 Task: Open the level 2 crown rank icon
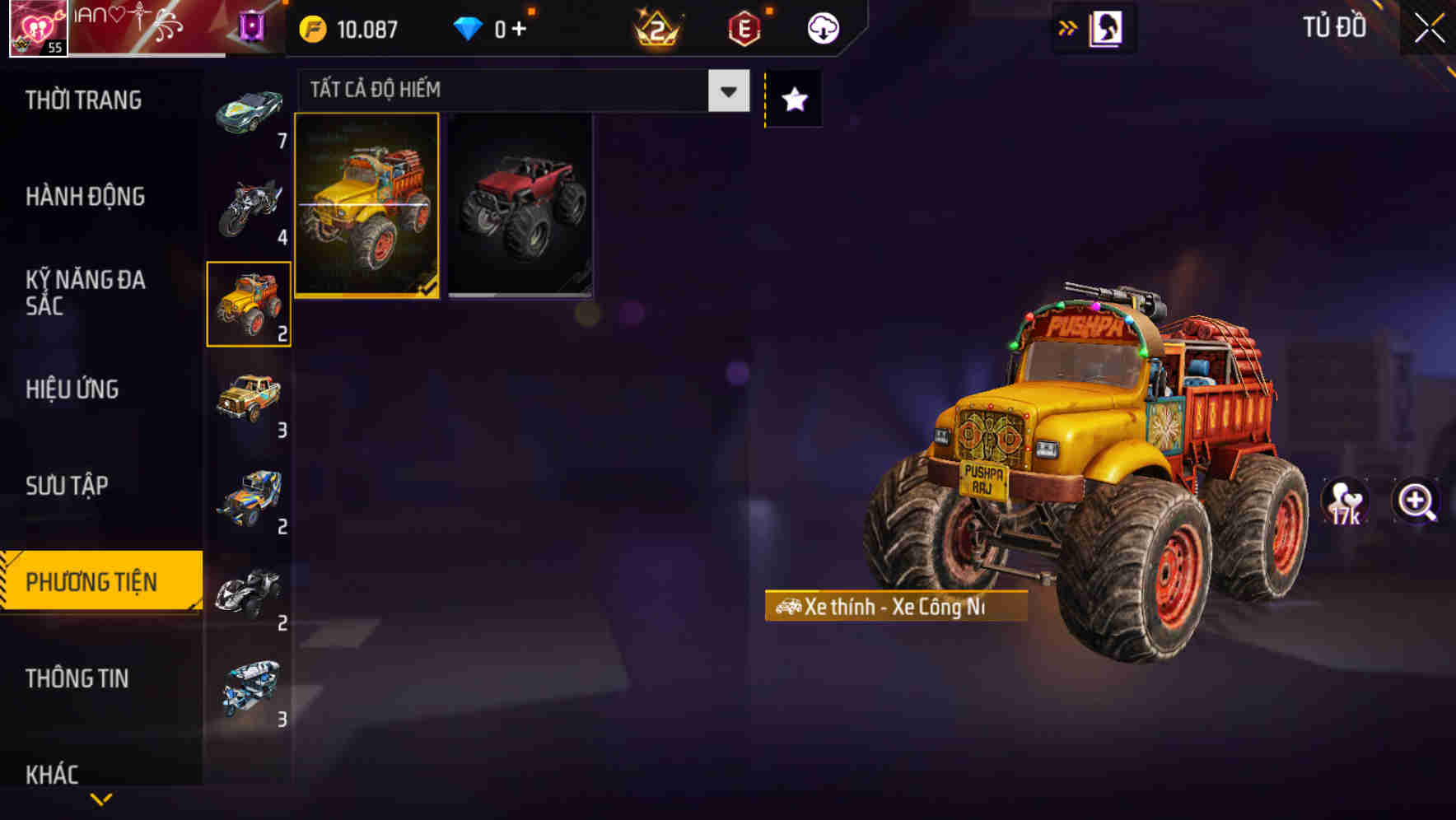click(x=655, y=27)
